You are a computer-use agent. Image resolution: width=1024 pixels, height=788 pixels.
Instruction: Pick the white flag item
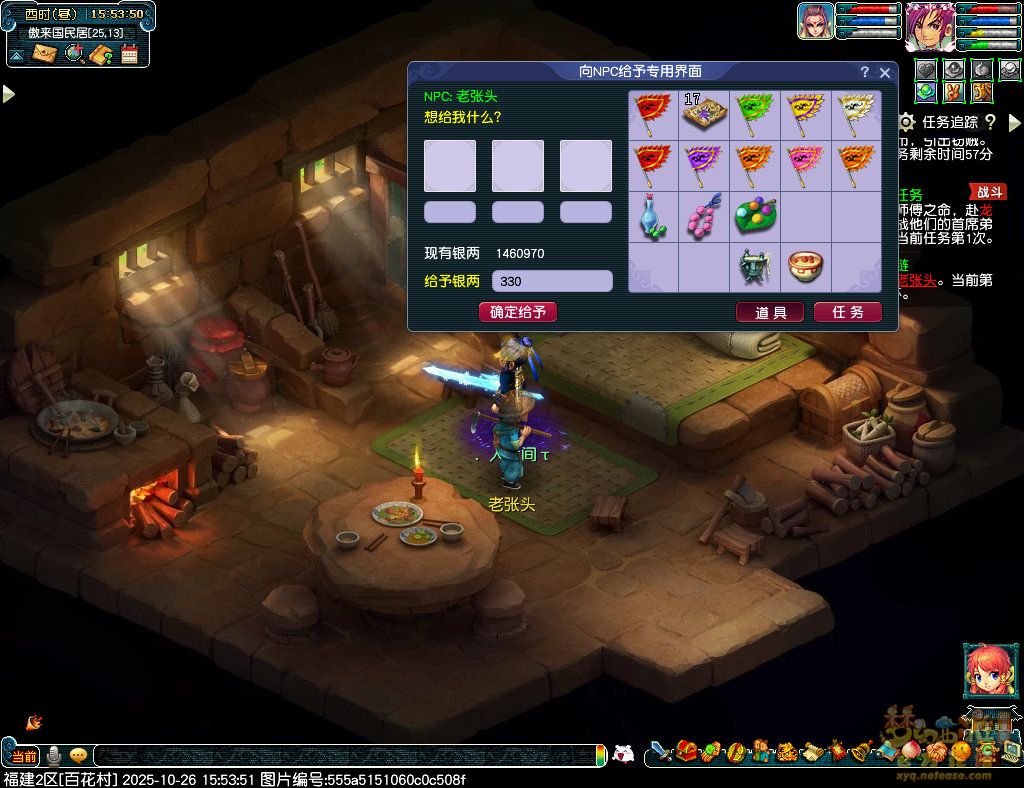857,116
